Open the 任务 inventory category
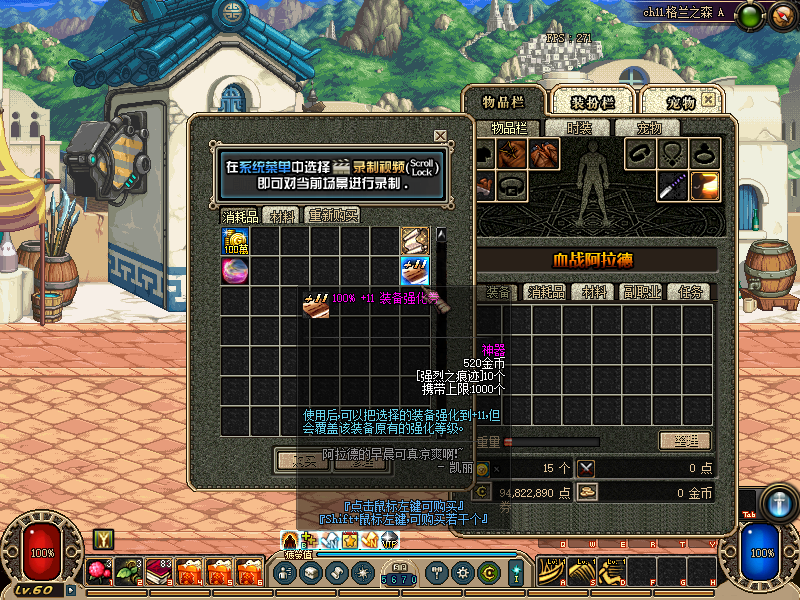The image size is (800, 600). pyautogui.click(x=690, y=292)
